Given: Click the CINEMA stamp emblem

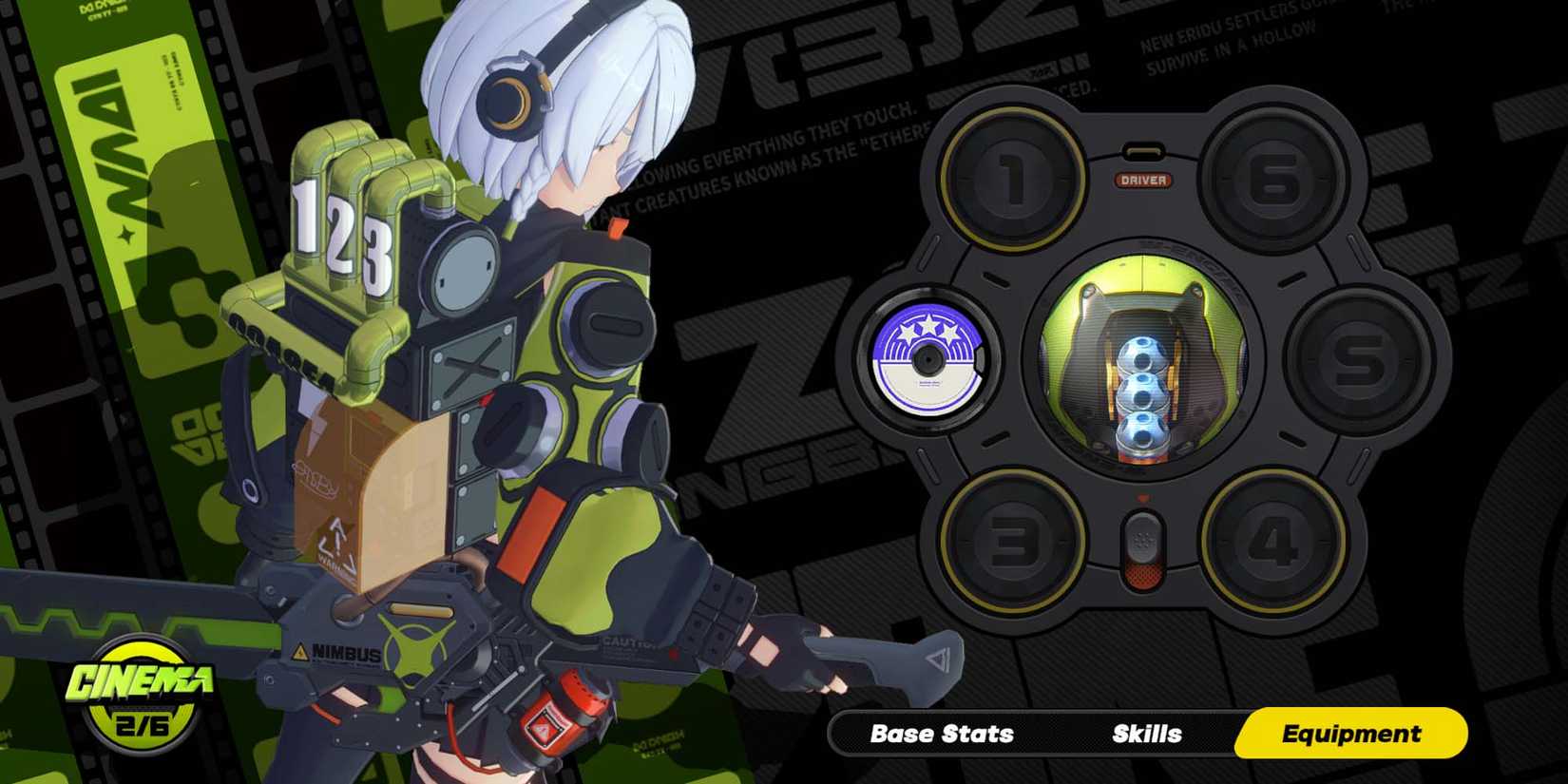Looking at the screenshot, I should pos(143,694).
